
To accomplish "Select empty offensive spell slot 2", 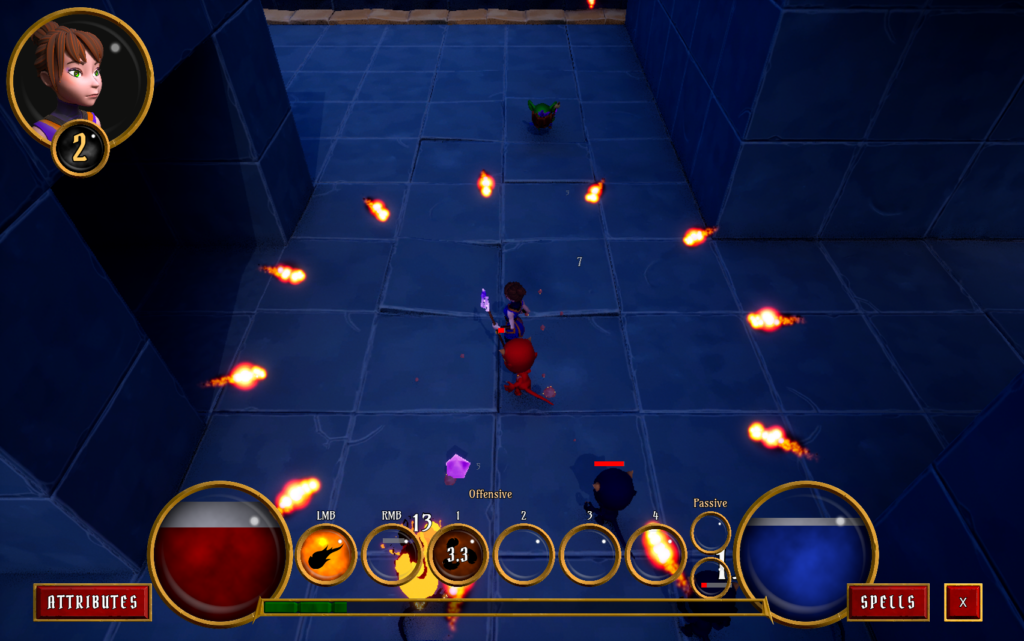I will [524, 554].
